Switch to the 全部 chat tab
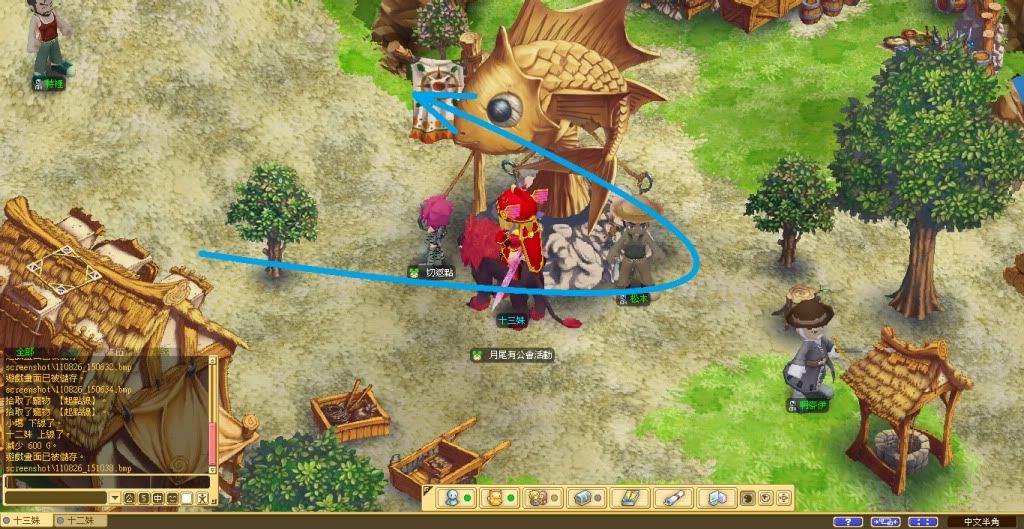Viewport: 1024px width, 529px height. coord(21,352)
